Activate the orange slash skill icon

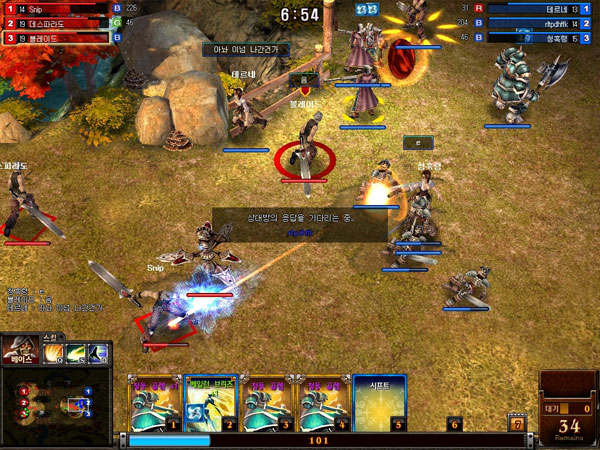click(50, 352)
